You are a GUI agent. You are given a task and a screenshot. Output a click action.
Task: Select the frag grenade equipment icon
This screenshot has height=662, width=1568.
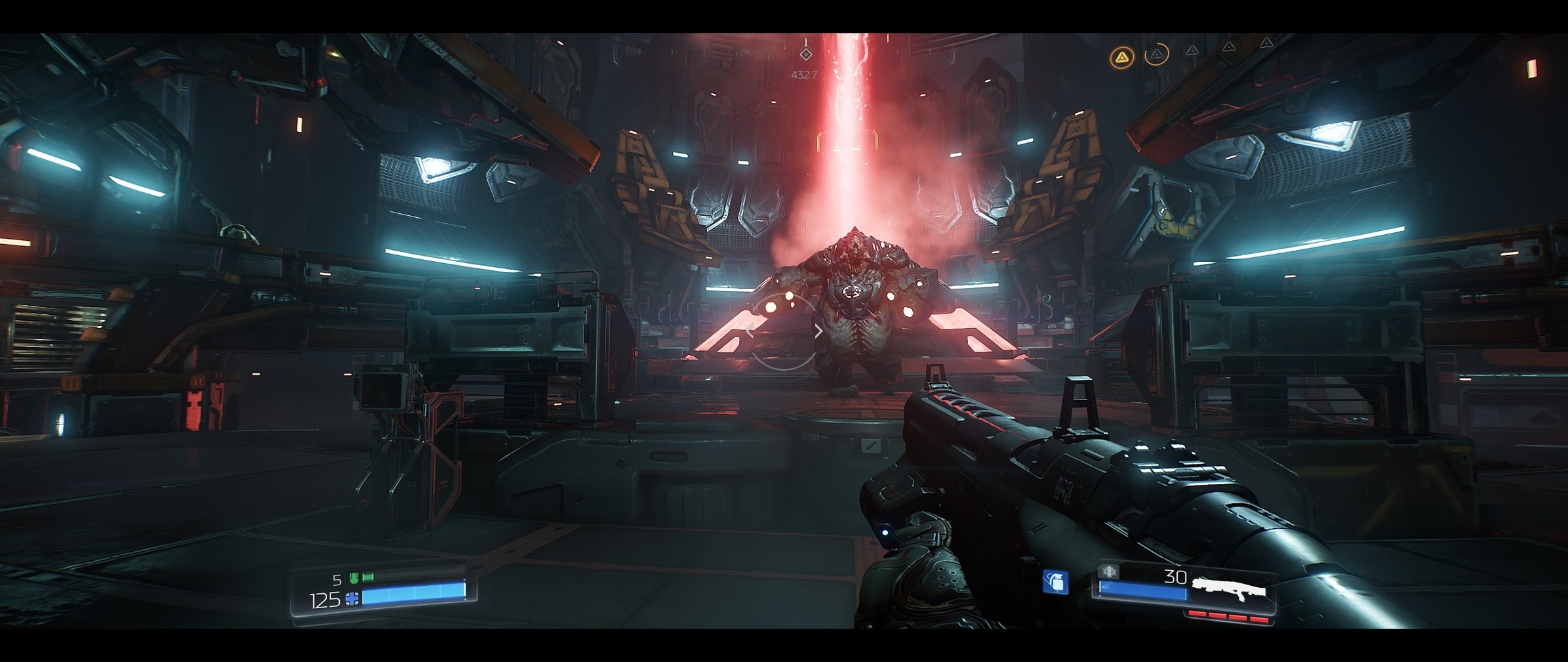(x=1055, y=582)
